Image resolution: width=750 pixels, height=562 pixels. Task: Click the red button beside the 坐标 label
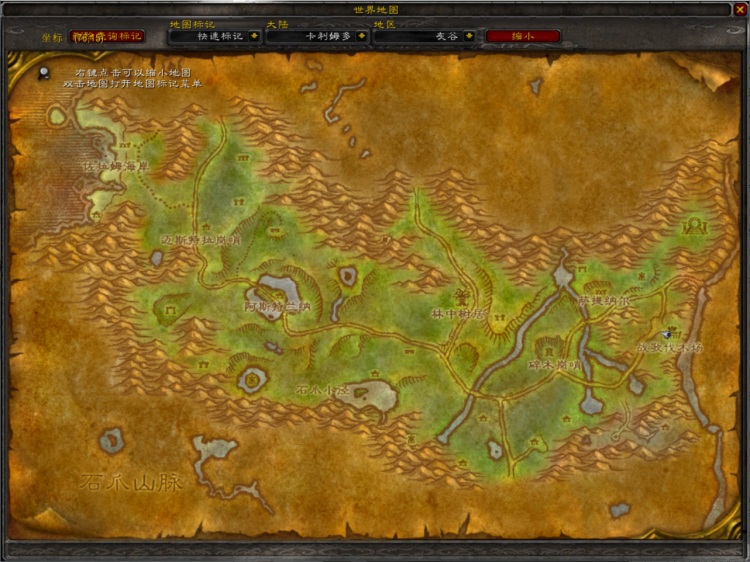pyautogui.click(x=106, y=36)
